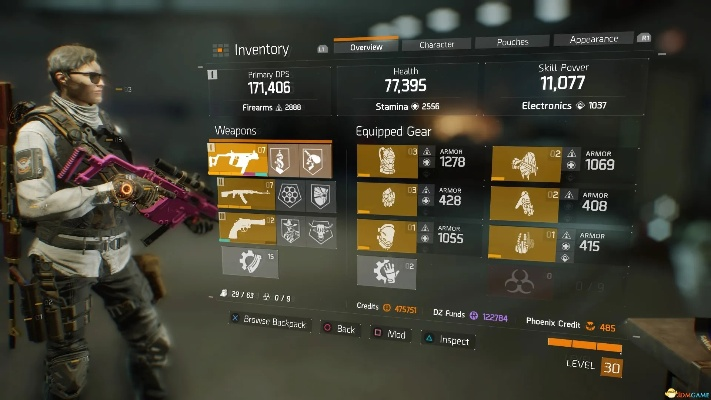Select the knee pads slot with 1055 armor

point(387,236)
